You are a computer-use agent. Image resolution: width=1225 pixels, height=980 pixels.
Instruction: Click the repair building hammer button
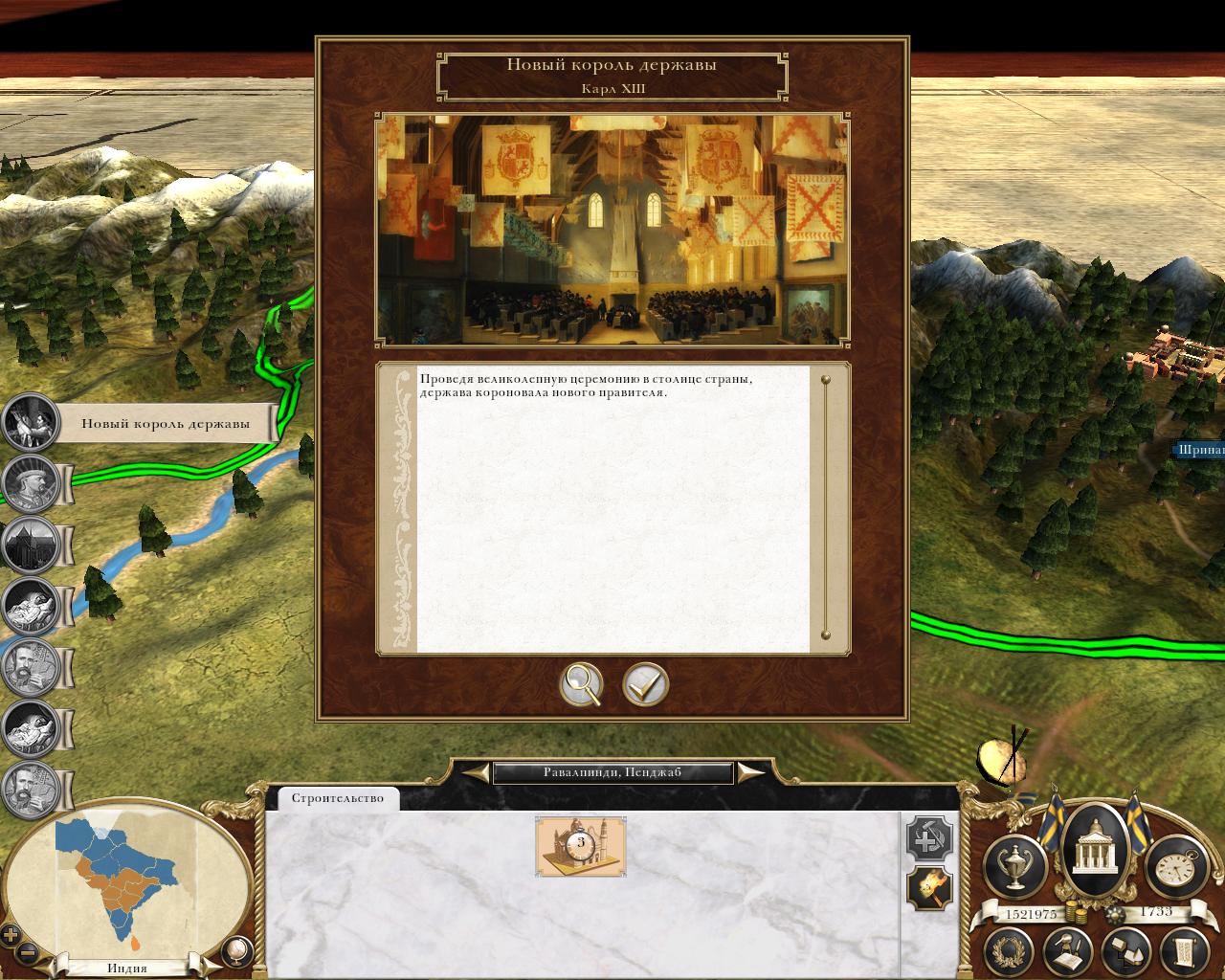[x=928, y=839]
